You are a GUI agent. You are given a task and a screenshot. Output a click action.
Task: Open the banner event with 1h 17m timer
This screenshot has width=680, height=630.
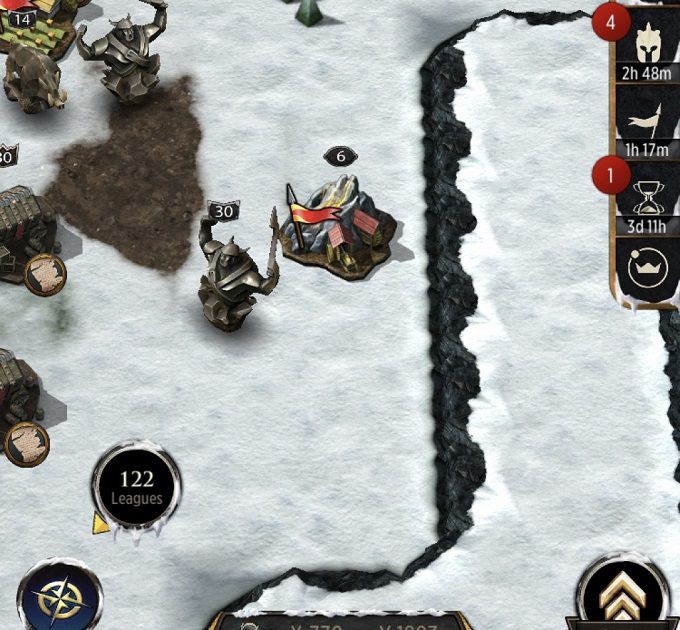645,124
